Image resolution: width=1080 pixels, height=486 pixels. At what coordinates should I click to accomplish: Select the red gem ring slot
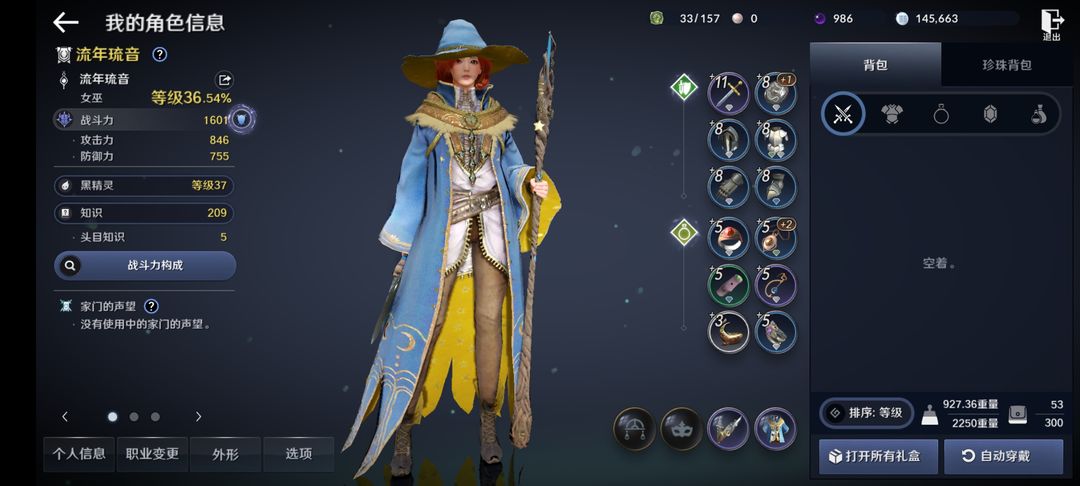(x=729, y=238)
